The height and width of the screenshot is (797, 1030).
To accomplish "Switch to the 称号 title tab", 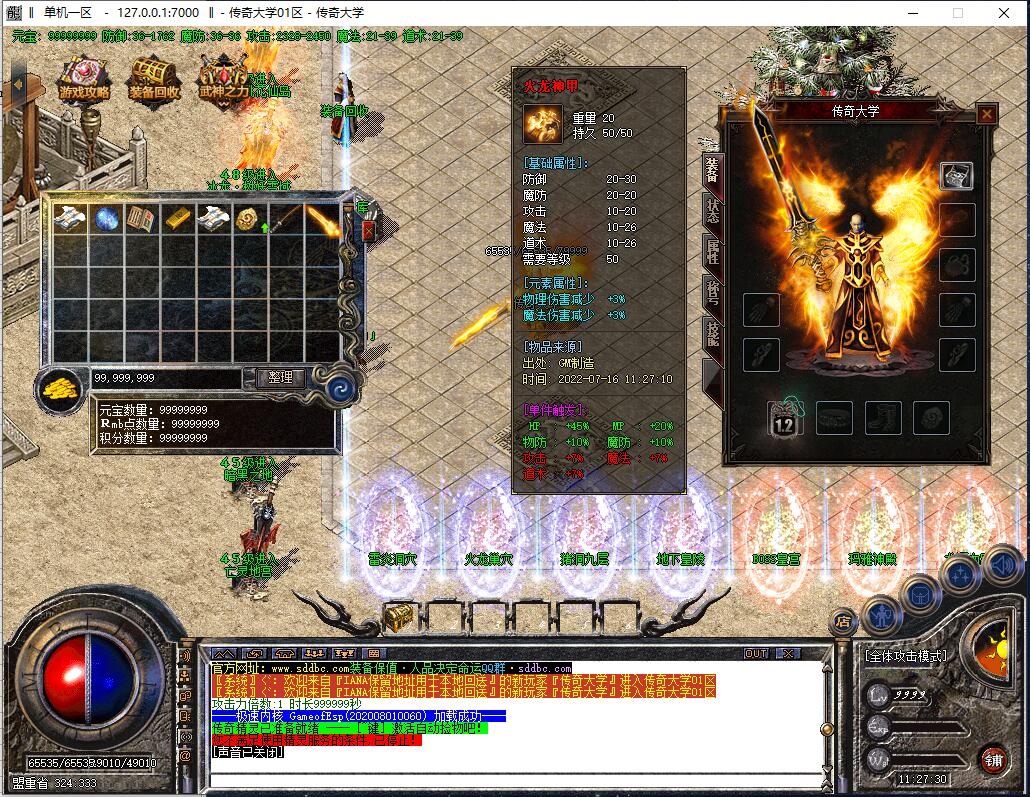I will tap(712, 294).
